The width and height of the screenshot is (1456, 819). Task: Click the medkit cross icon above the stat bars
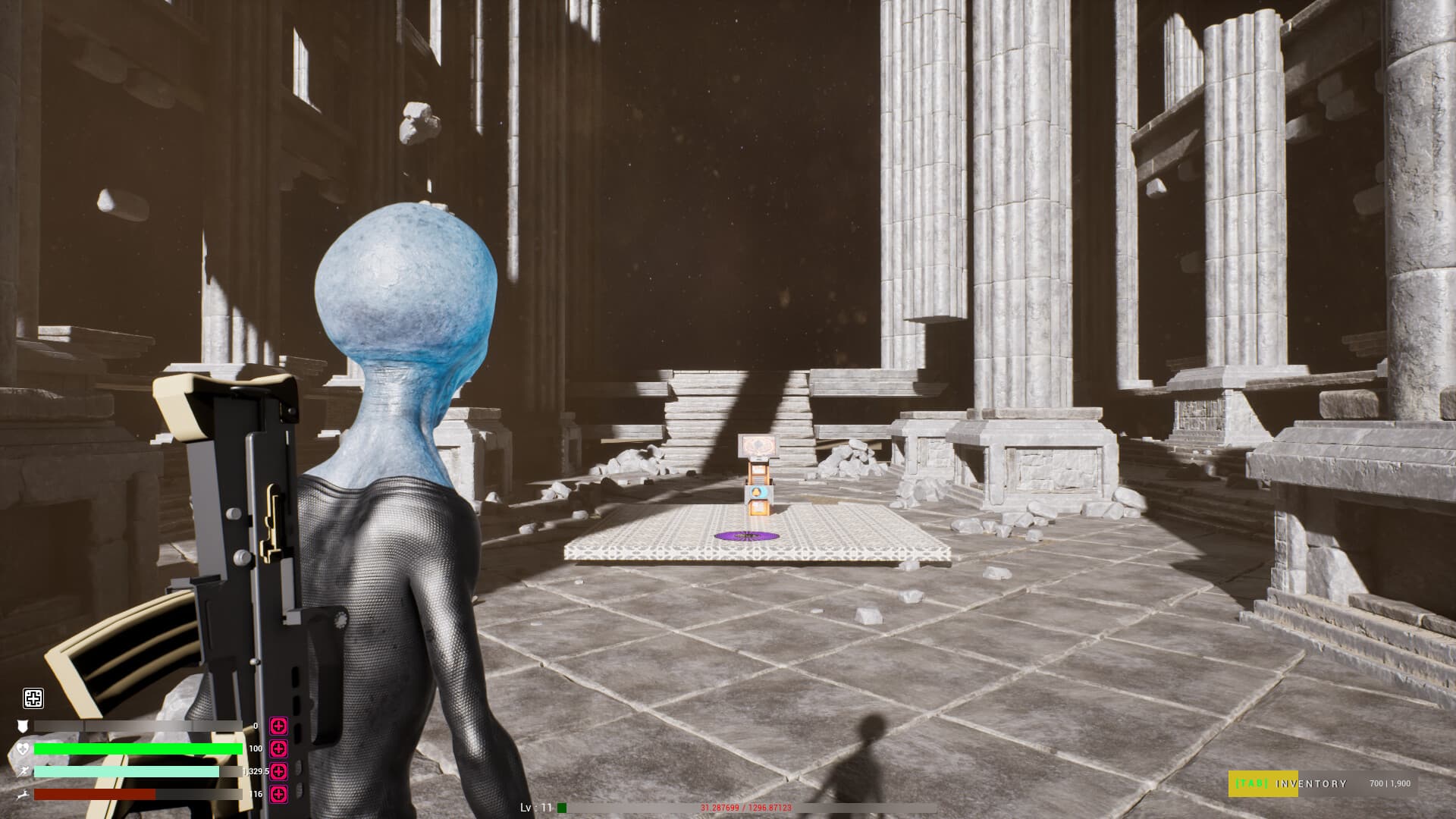coord(33,698)
